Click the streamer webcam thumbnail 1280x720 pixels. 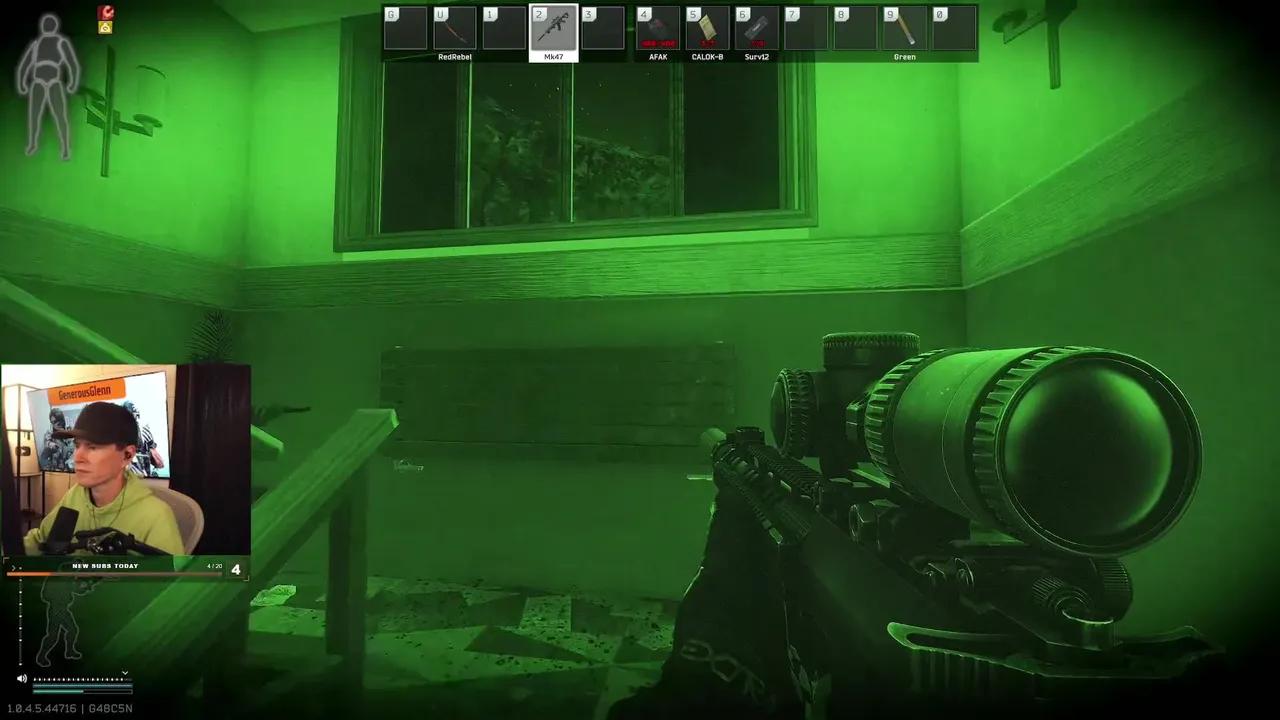[x=127, y=460]
